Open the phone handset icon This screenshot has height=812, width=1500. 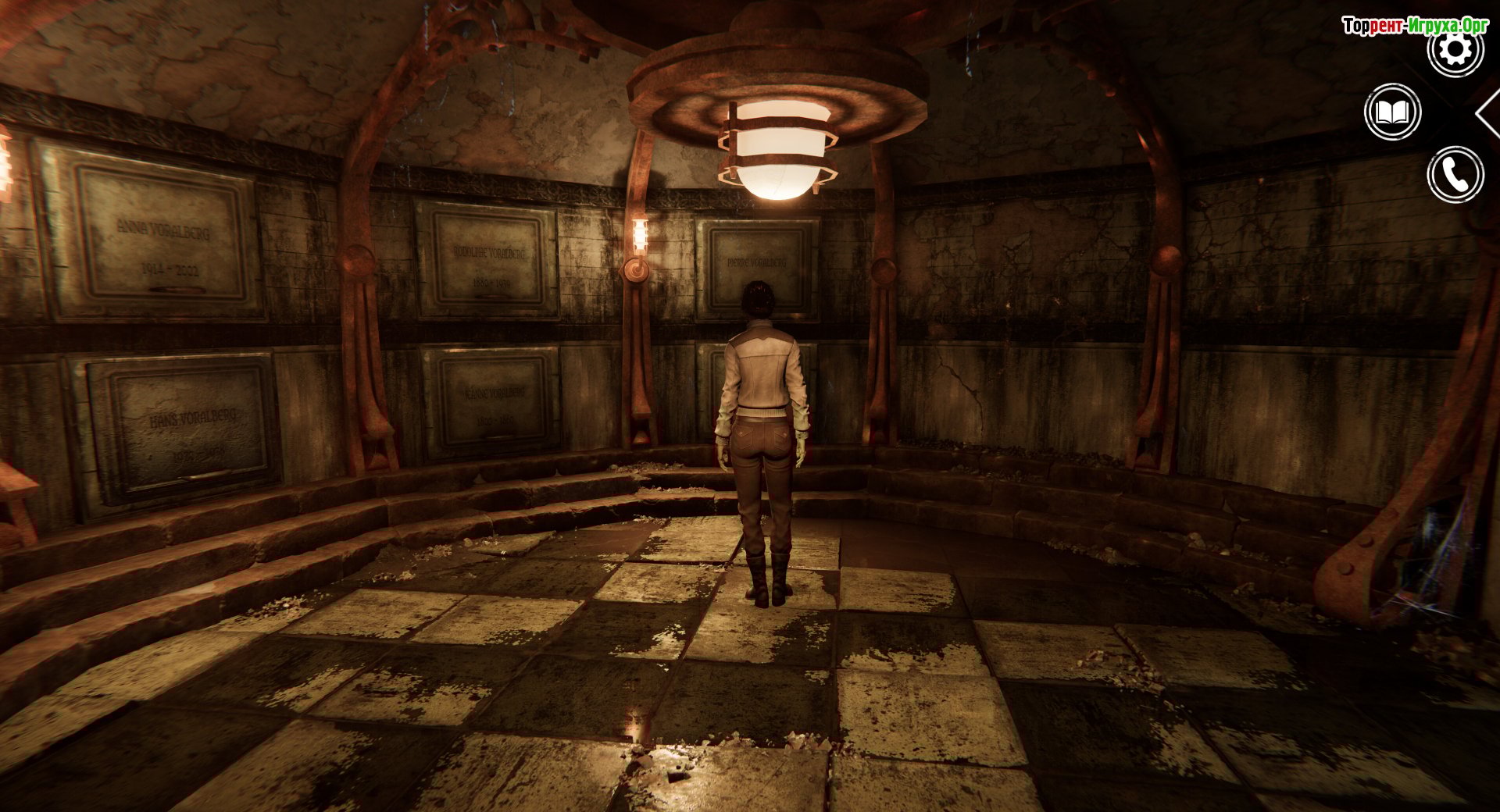click(1455, 175)
